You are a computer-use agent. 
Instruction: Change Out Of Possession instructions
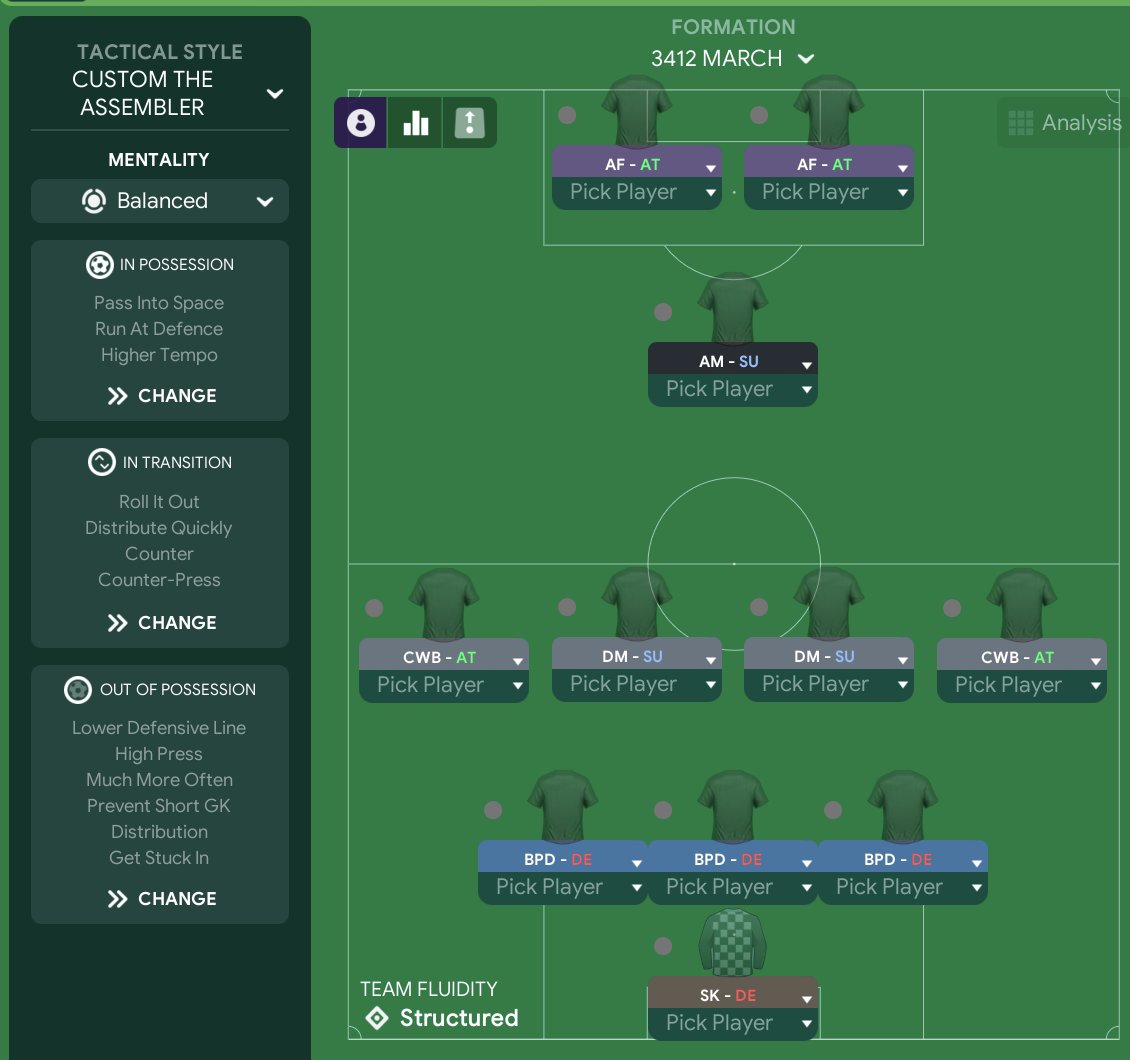161,899
